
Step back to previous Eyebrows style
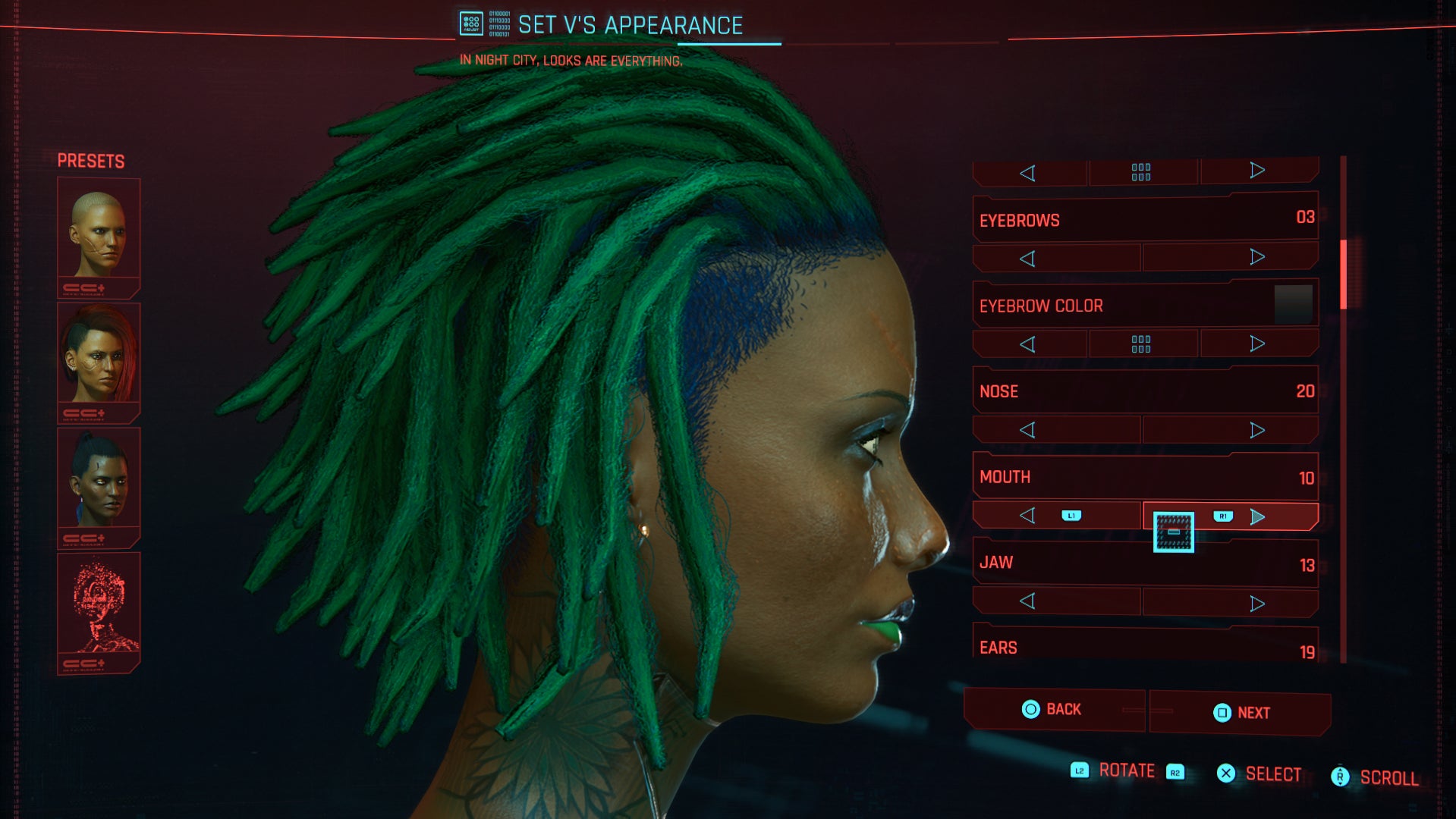coord(1028,257)
